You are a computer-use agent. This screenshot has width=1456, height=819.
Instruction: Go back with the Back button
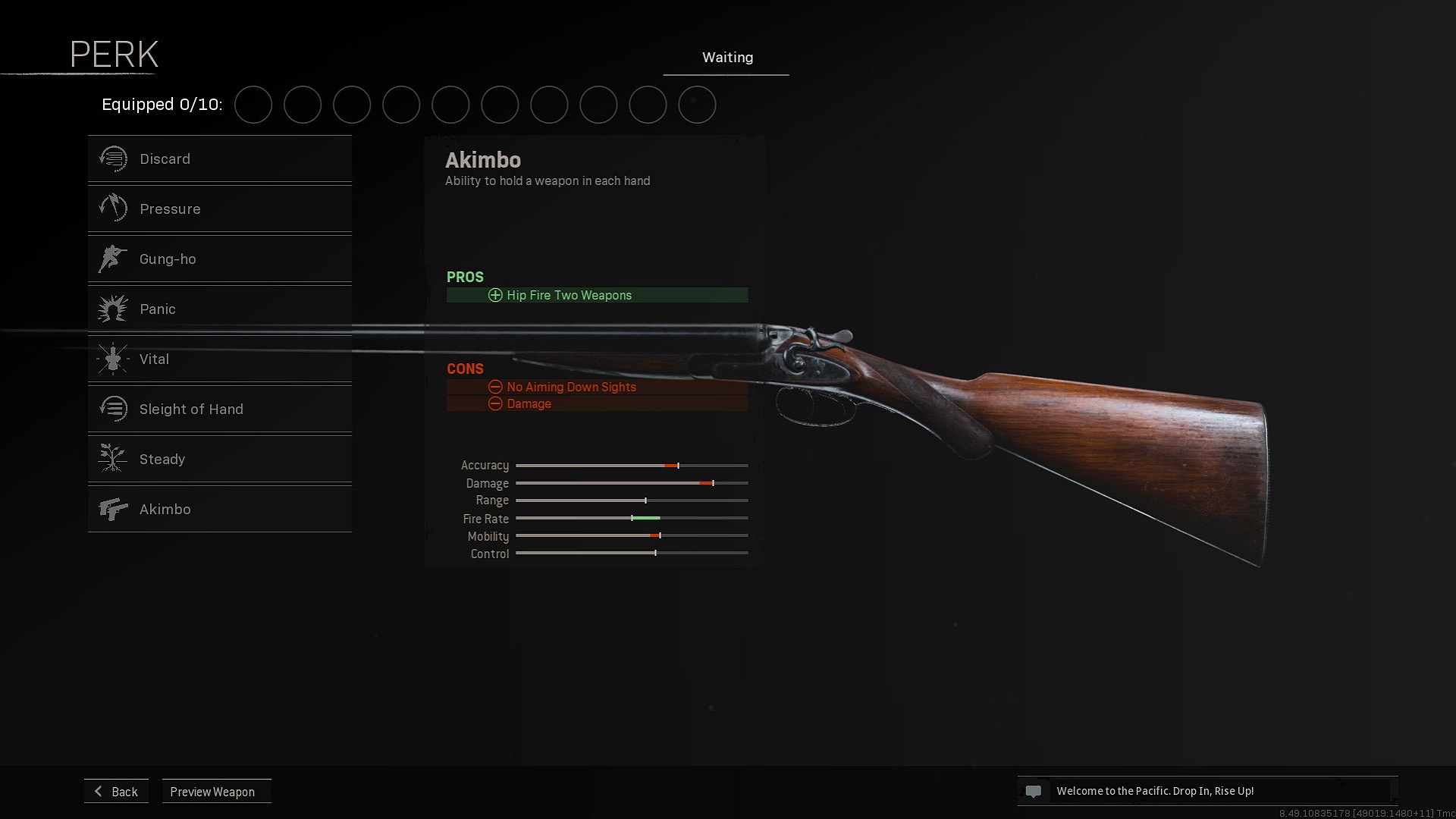point(117,792)
